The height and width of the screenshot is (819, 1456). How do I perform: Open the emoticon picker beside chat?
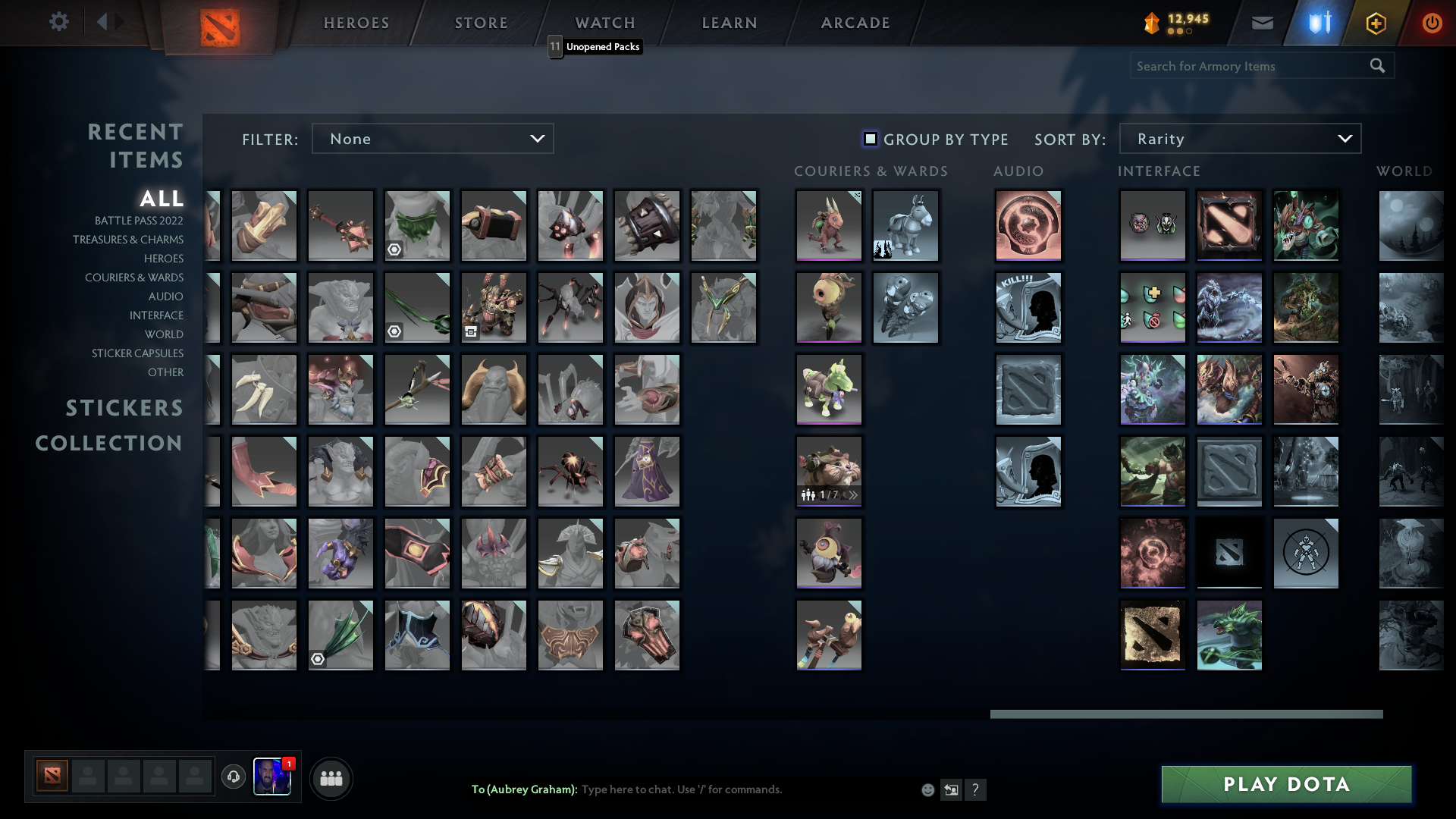coord(927,789)
